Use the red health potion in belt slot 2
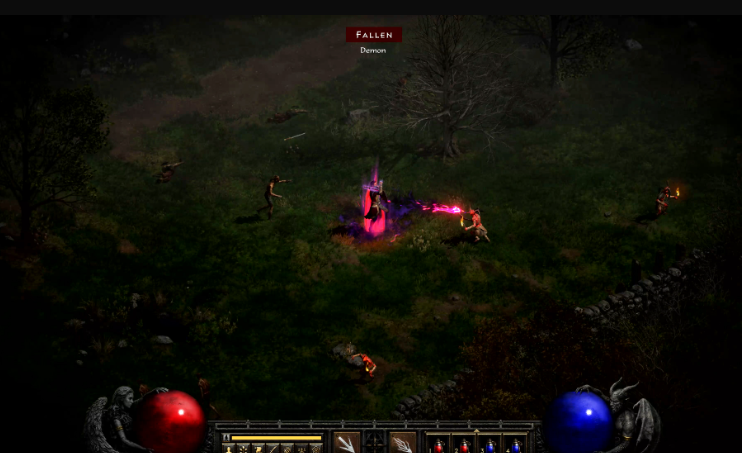 coord(464,445)
